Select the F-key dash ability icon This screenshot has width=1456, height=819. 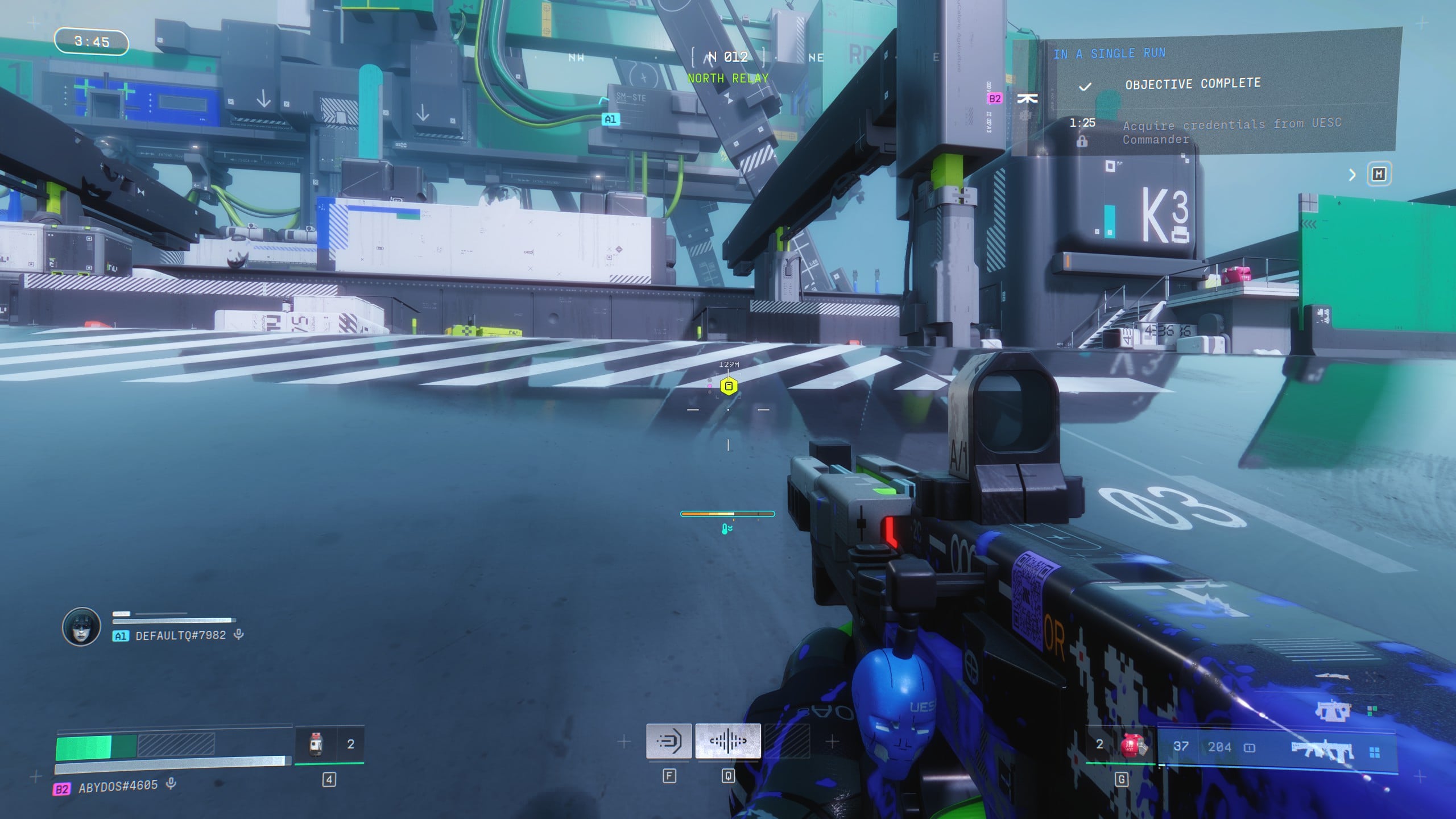[x=669, y=741]
